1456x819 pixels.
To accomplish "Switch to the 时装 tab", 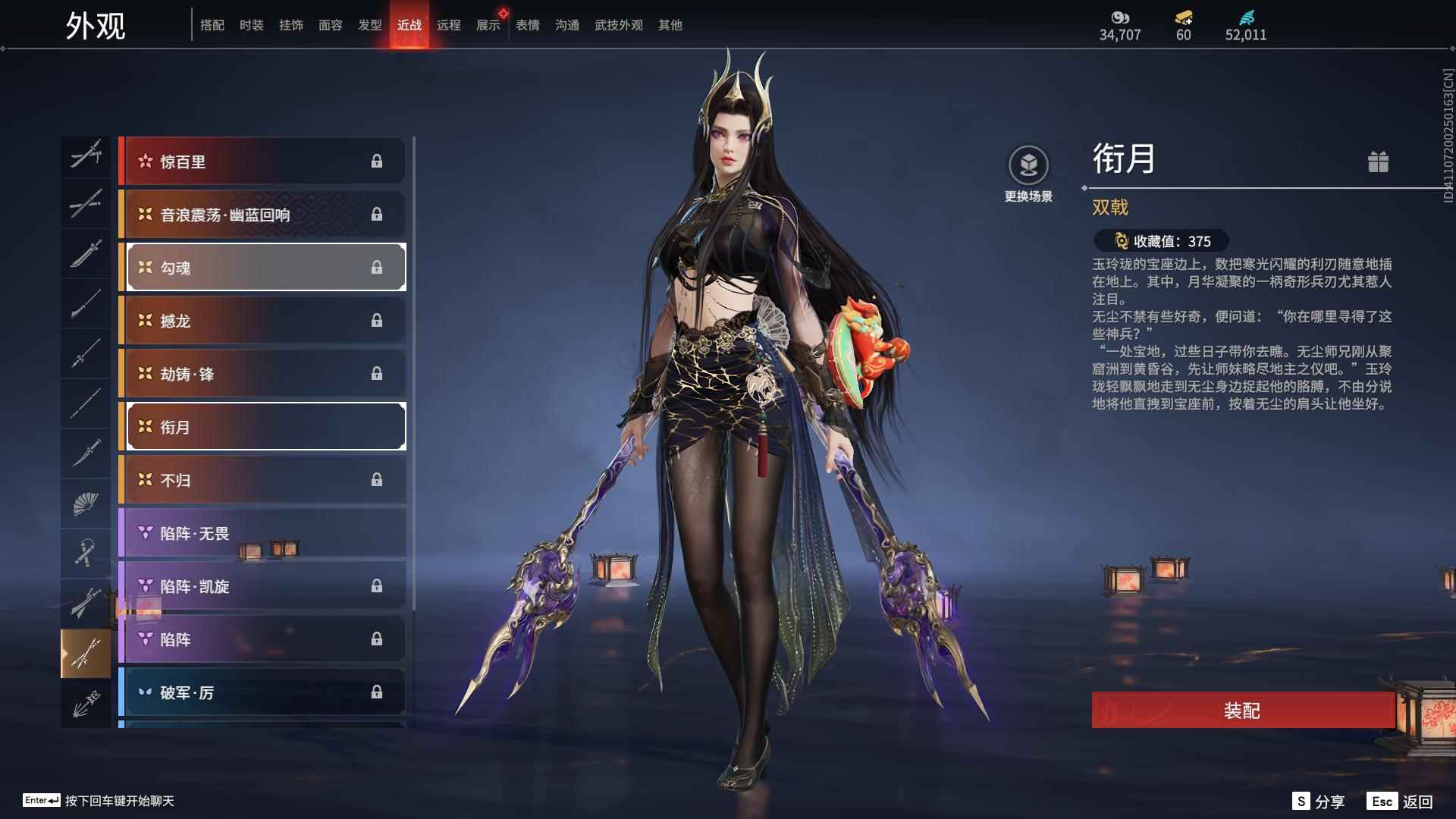I will click(x=253, y=24).
